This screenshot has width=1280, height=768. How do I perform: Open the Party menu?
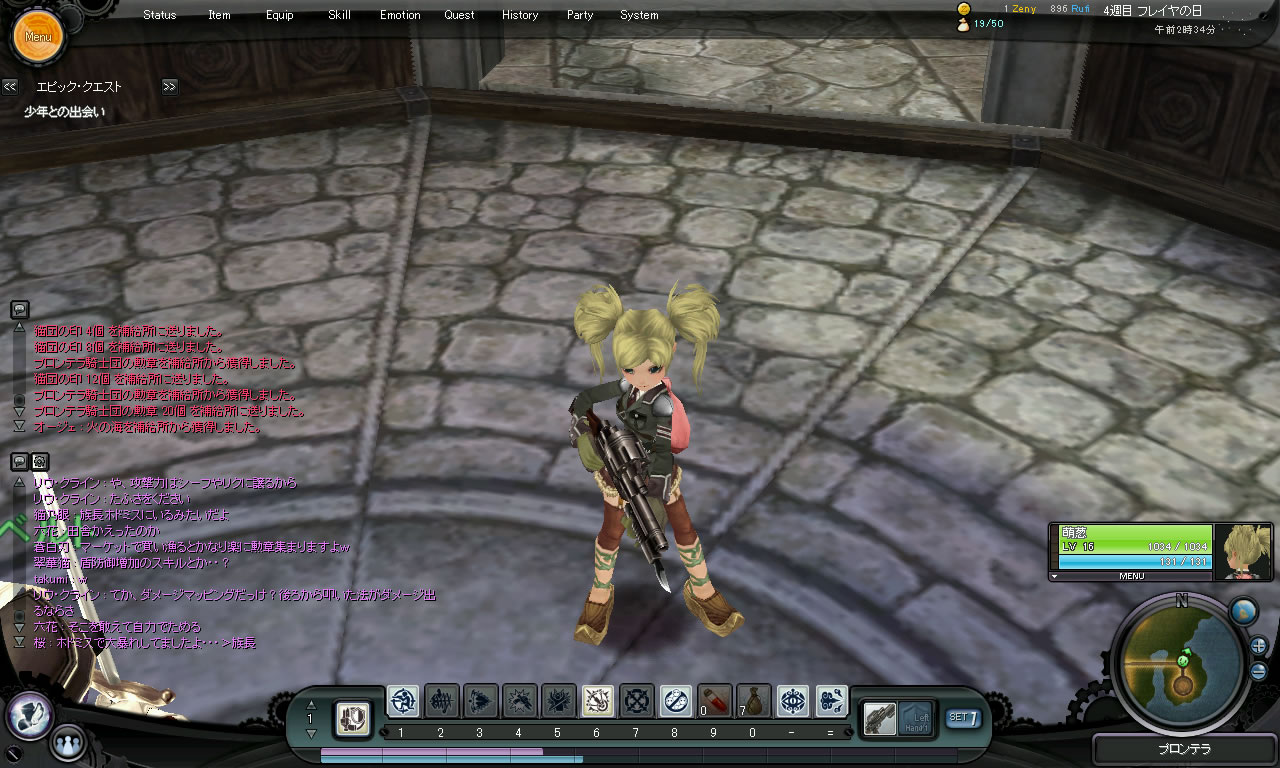tap(580, 15)
